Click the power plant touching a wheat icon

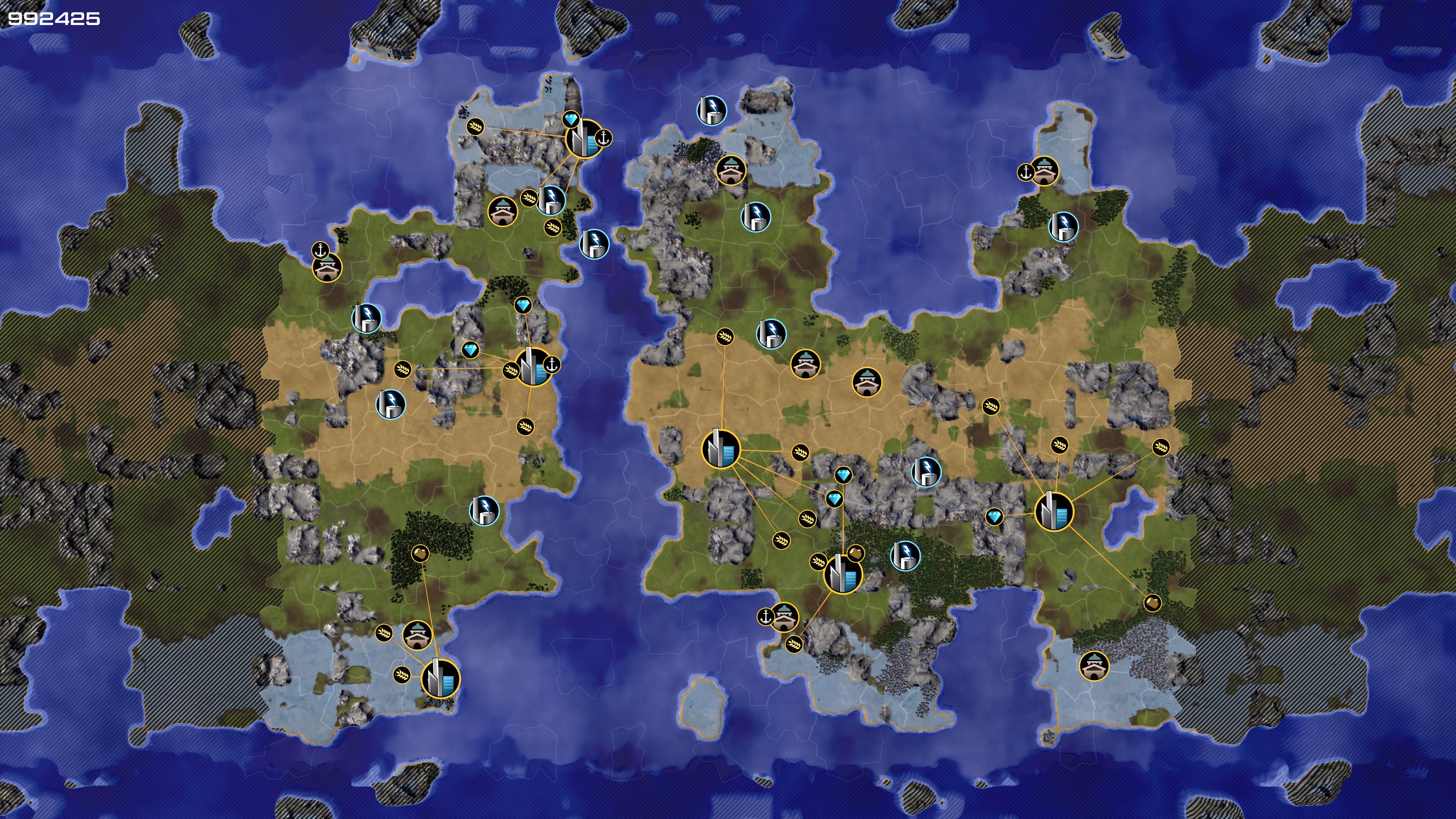pos(551,199)
